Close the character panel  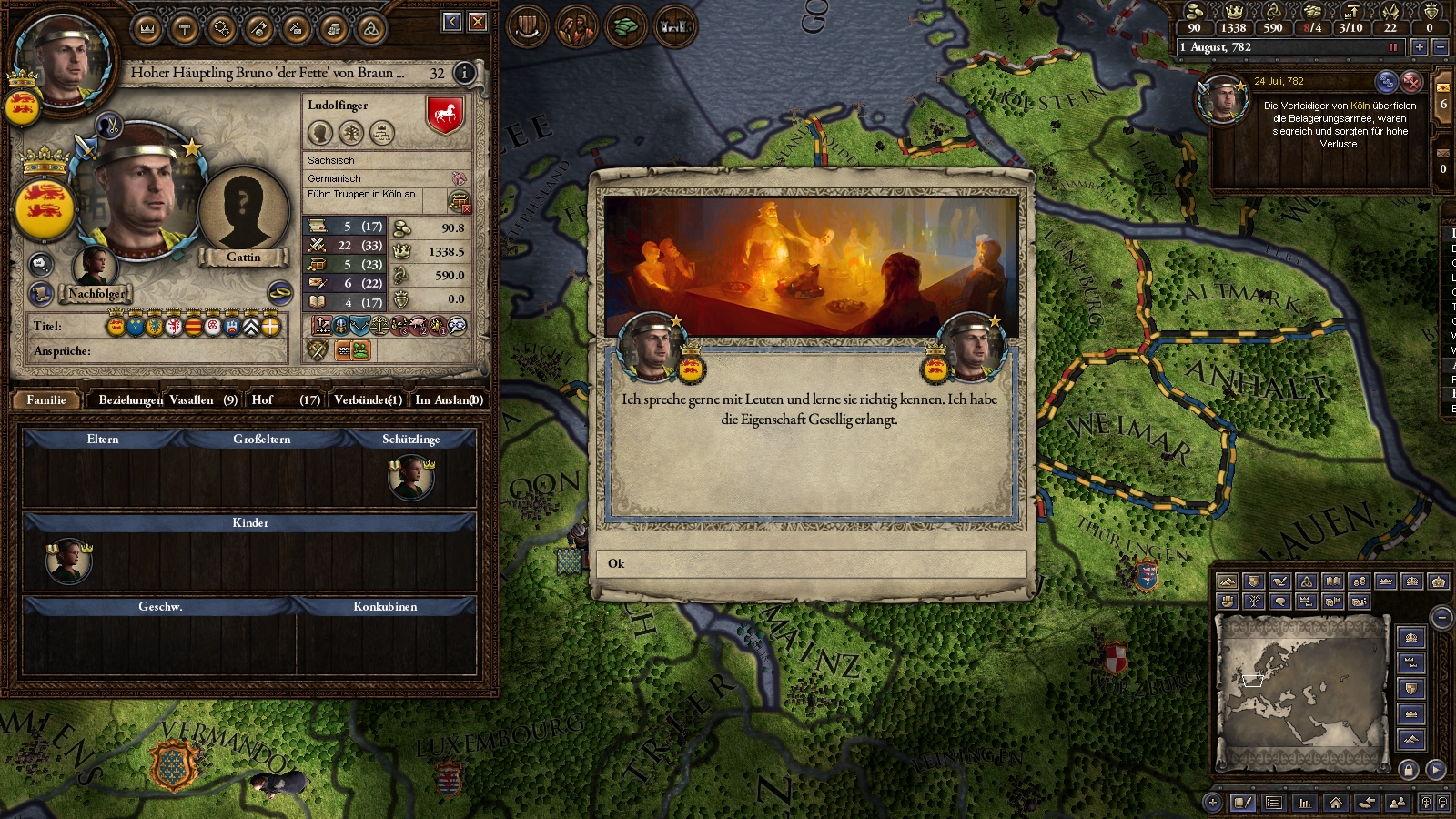pyautogui.click(x=478, y=22)
